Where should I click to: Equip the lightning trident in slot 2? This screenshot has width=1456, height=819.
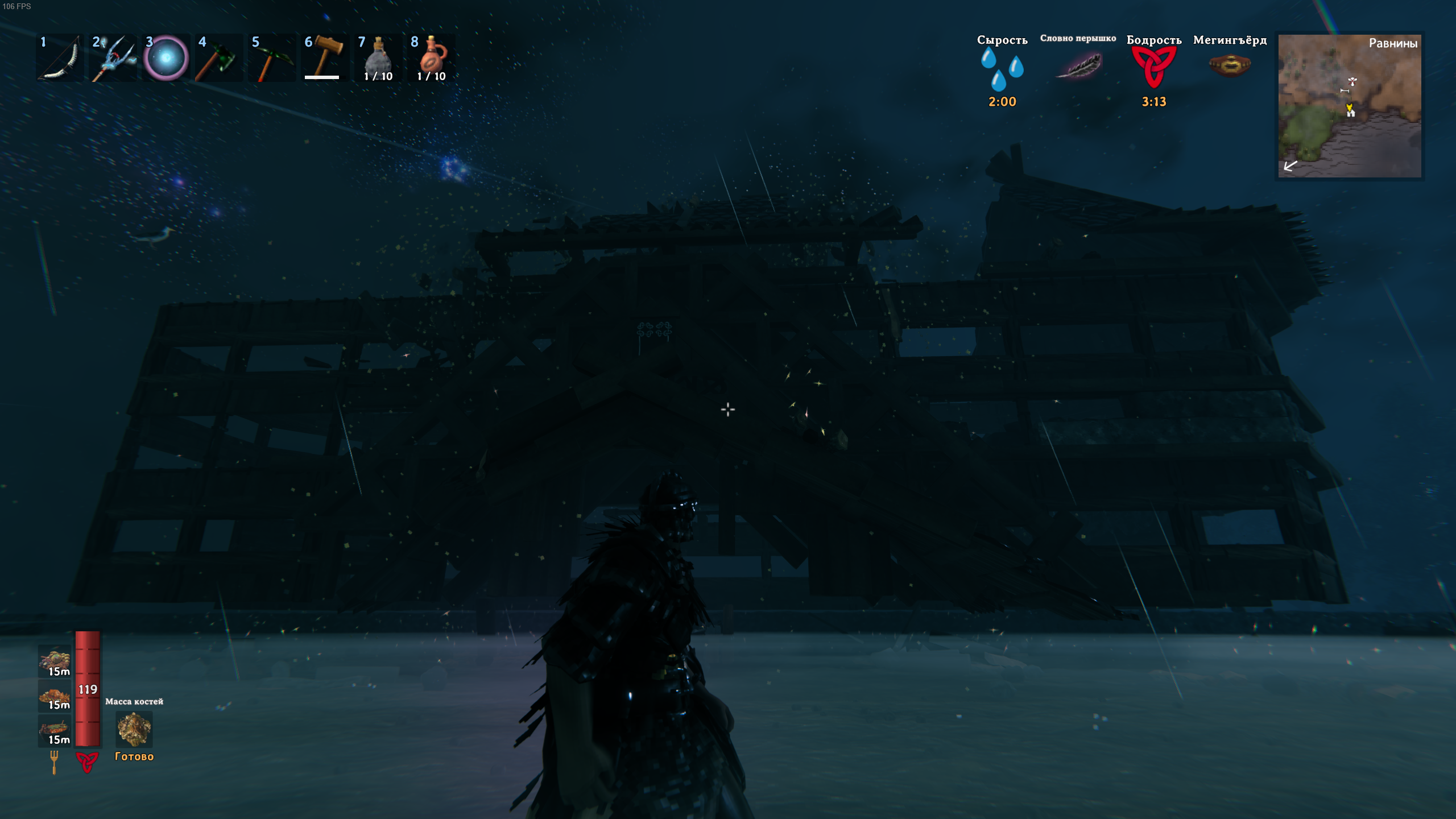tap(113, 59)
